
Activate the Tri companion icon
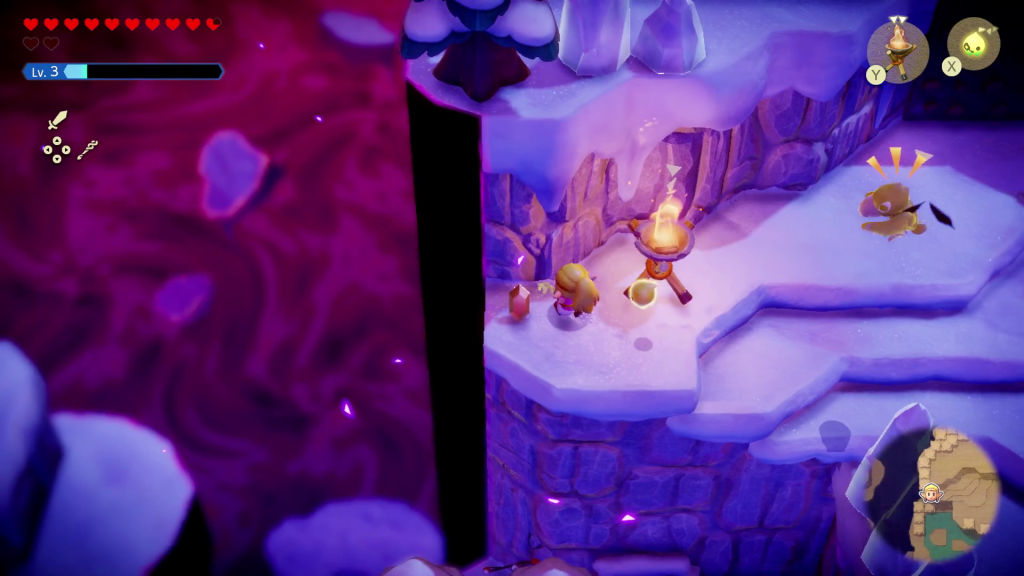pos(973,44)
